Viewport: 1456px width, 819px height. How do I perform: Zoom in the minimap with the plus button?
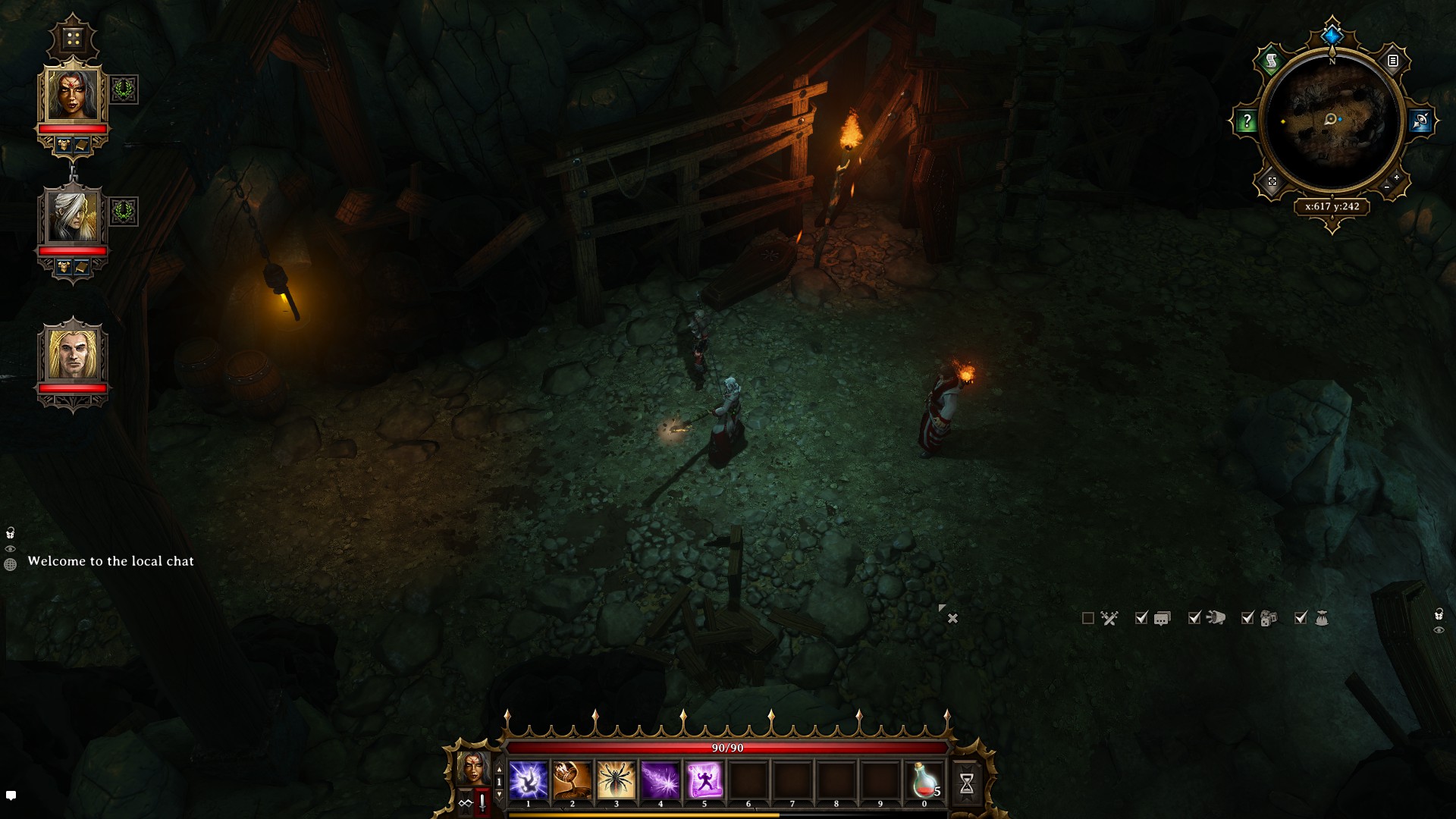coord(1396,177)
